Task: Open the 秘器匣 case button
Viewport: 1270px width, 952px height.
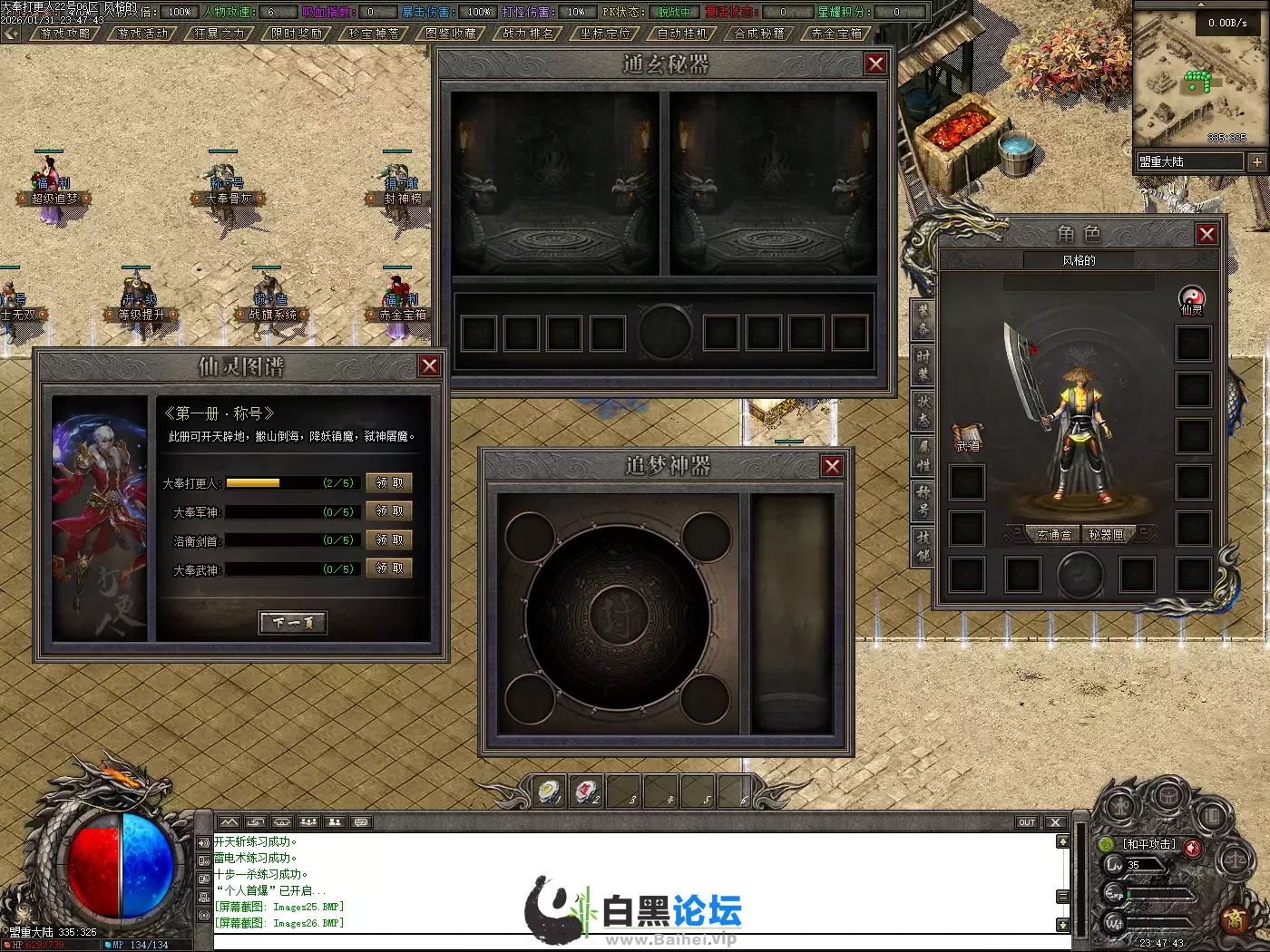Action: 1106,535
